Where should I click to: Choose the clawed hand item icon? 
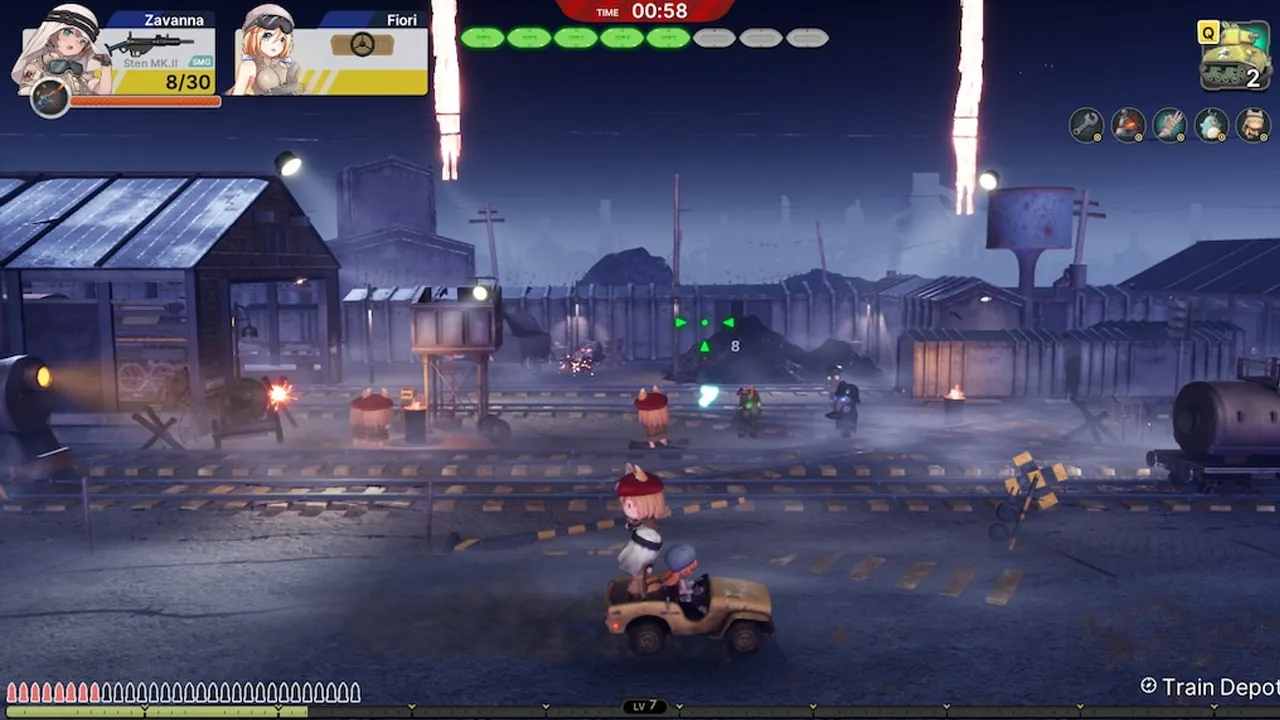click(x=1169, y=125)
